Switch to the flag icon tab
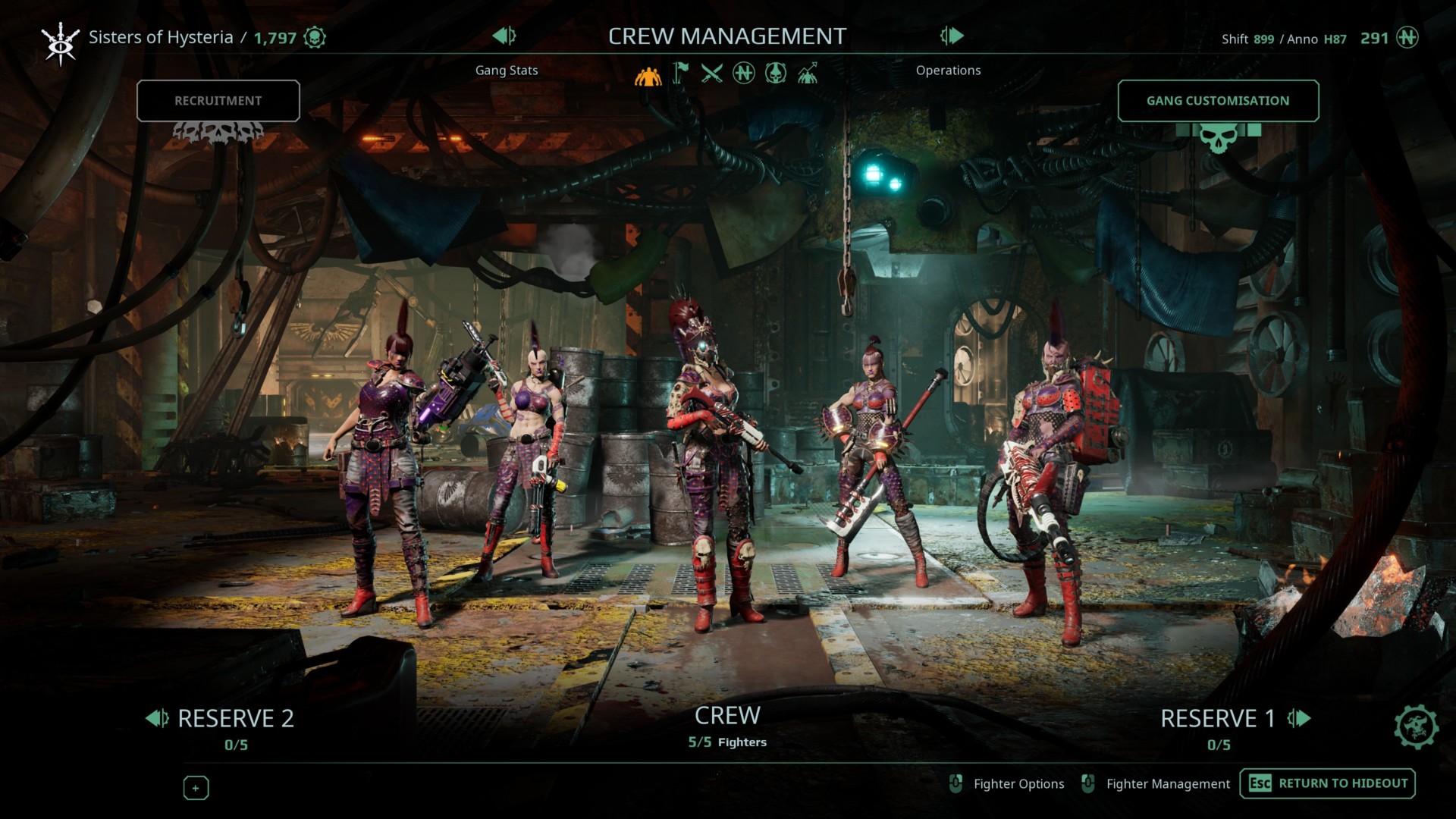Viewport: 1456px width, 819px height. (x=681, y=74)
